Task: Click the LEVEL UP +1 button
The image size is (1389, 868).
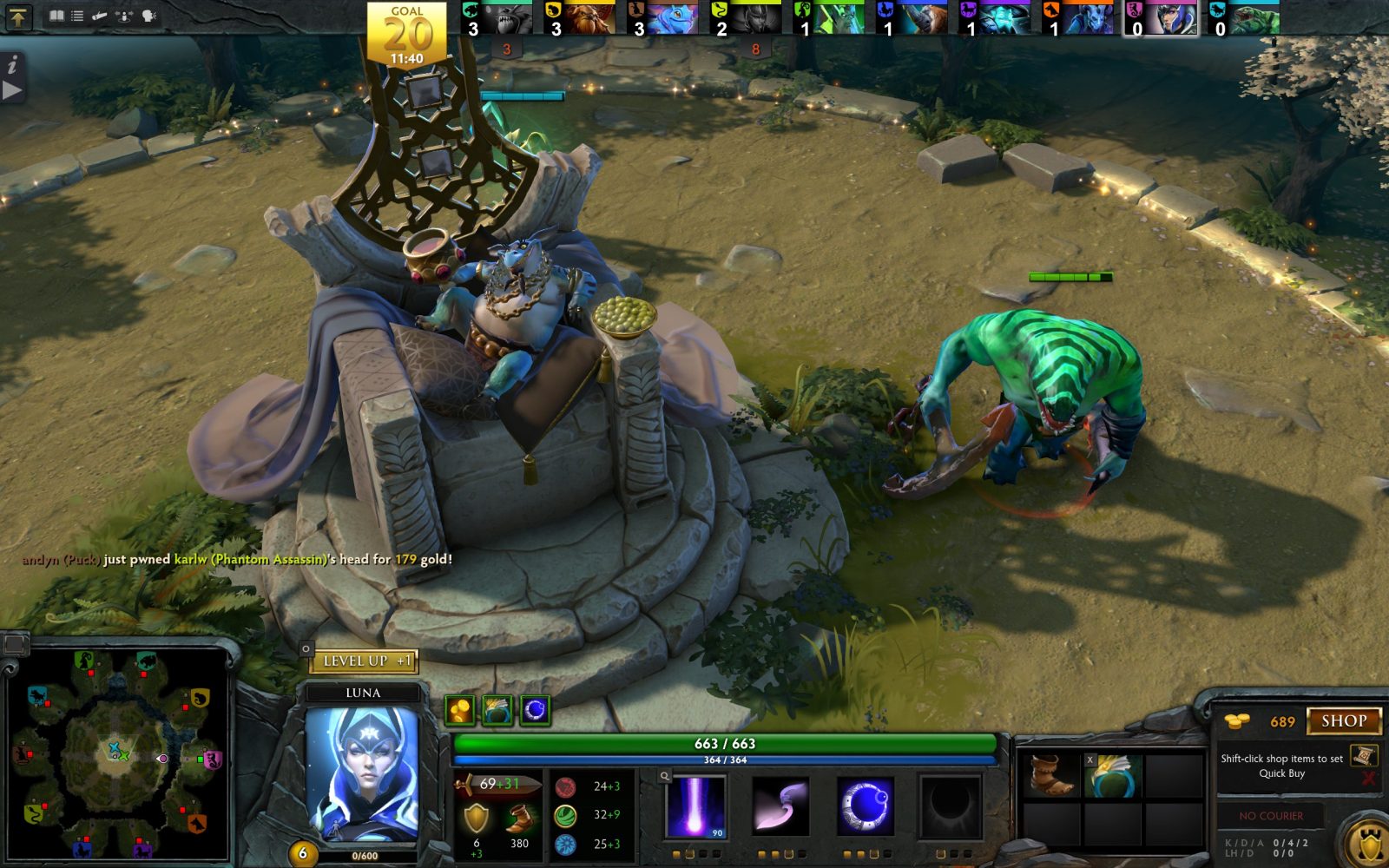Action: 365,661
